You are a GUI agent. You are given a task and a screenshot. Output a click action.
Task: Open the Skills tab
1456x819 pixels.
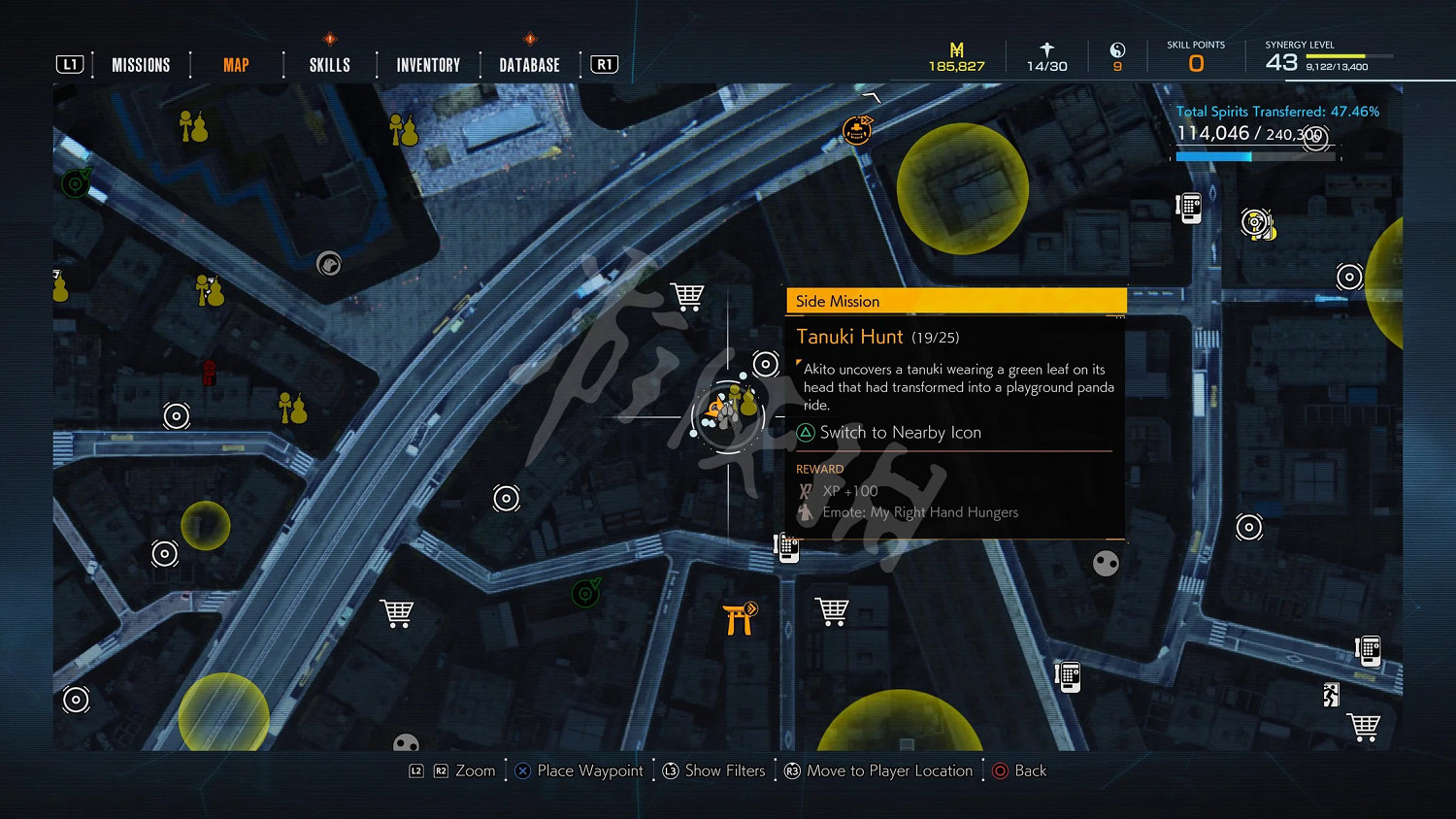[330, 65]
